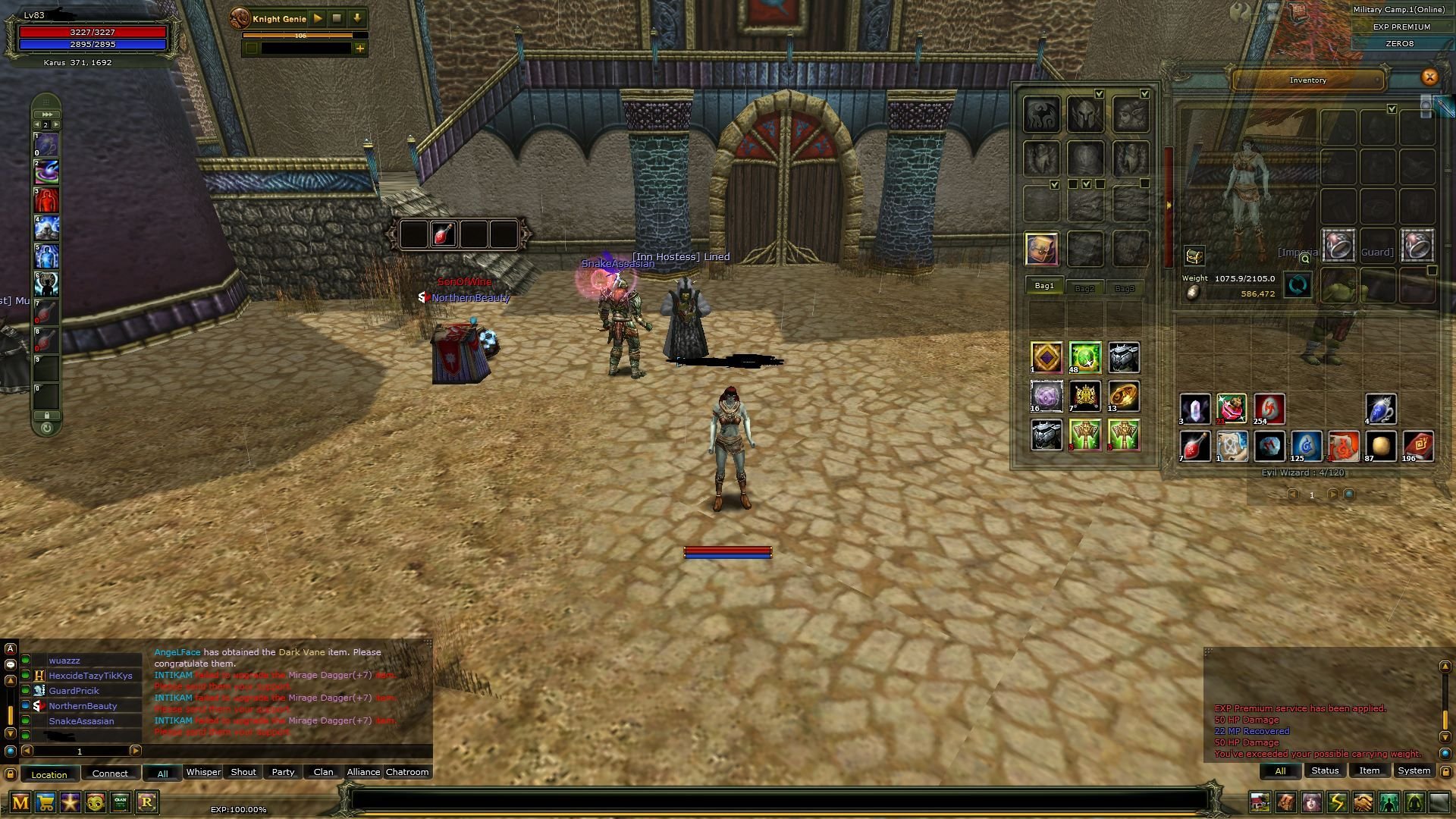Screen dimensions: 1456x819
Task: Select NorthernBeauty in the player list
Action: [83, 706]
